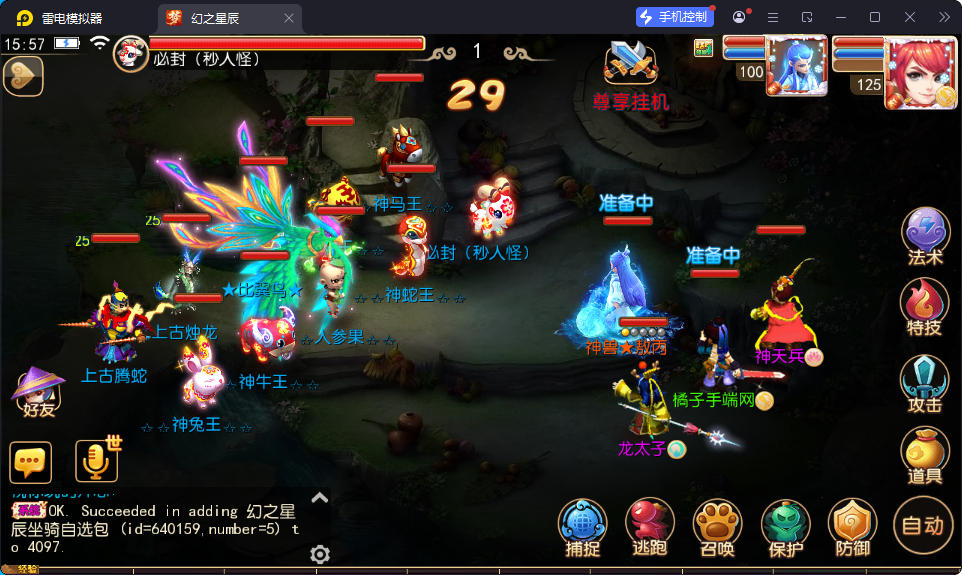Click the 尊享挂机 crossed swords icon
The width and height of the screenshot is (962, 575).
pos(630,65)
